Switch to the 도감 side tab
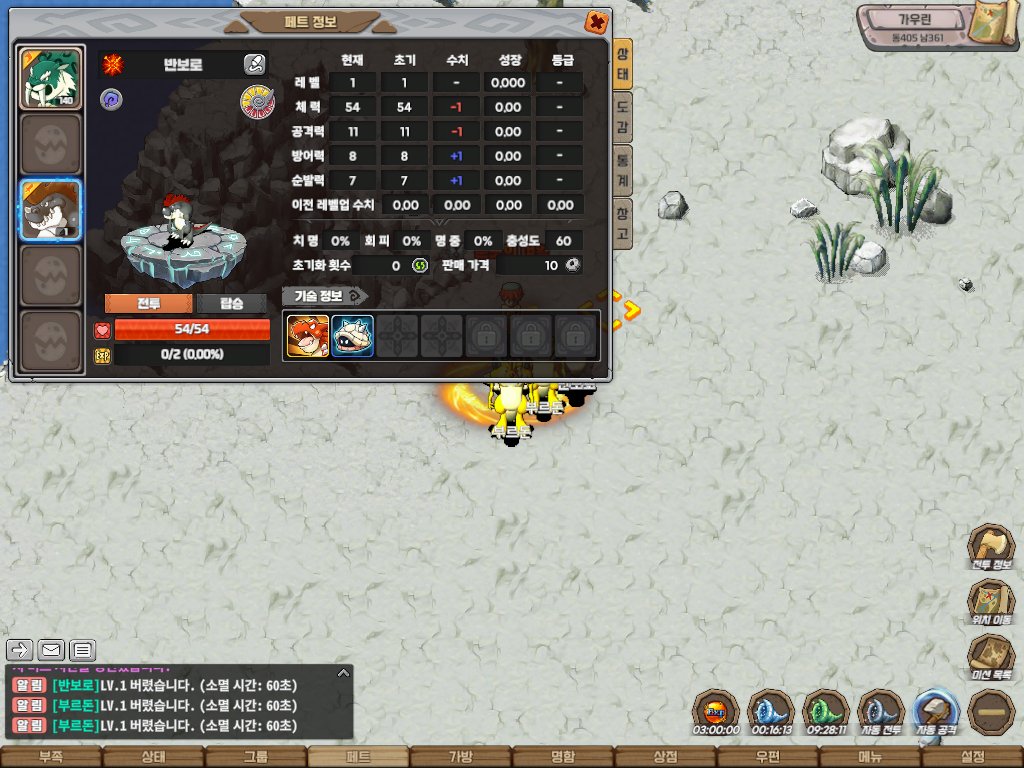The width and height of the screenshot is (1024, 768). [x=622, y=120]
